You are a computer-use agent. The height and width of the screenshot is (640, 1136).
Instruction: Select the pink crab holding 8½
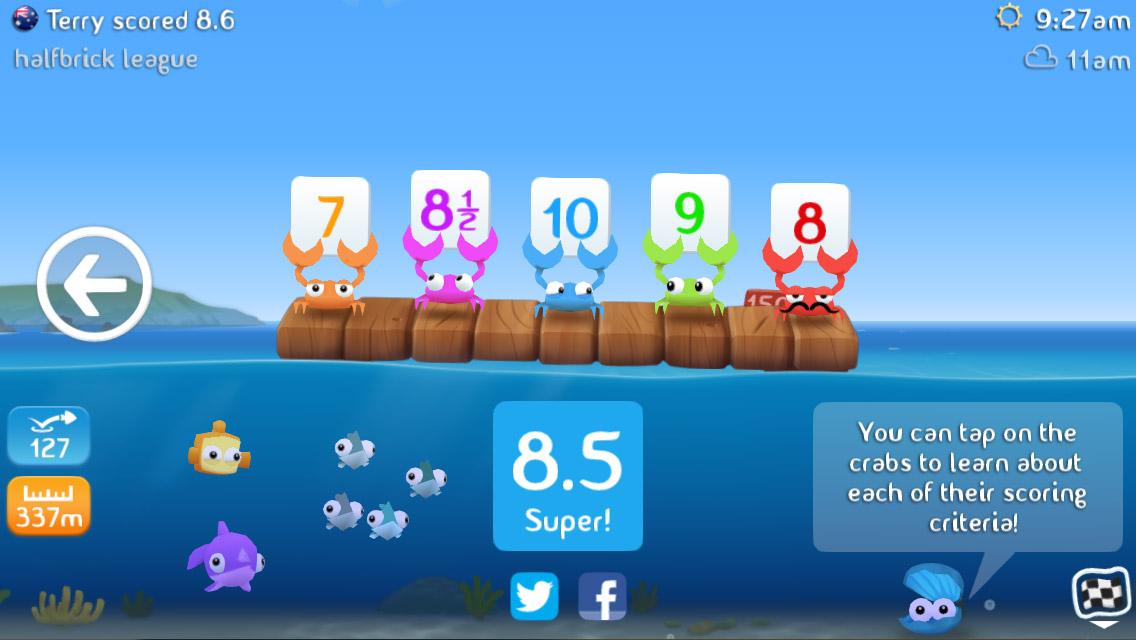(445, 285)
